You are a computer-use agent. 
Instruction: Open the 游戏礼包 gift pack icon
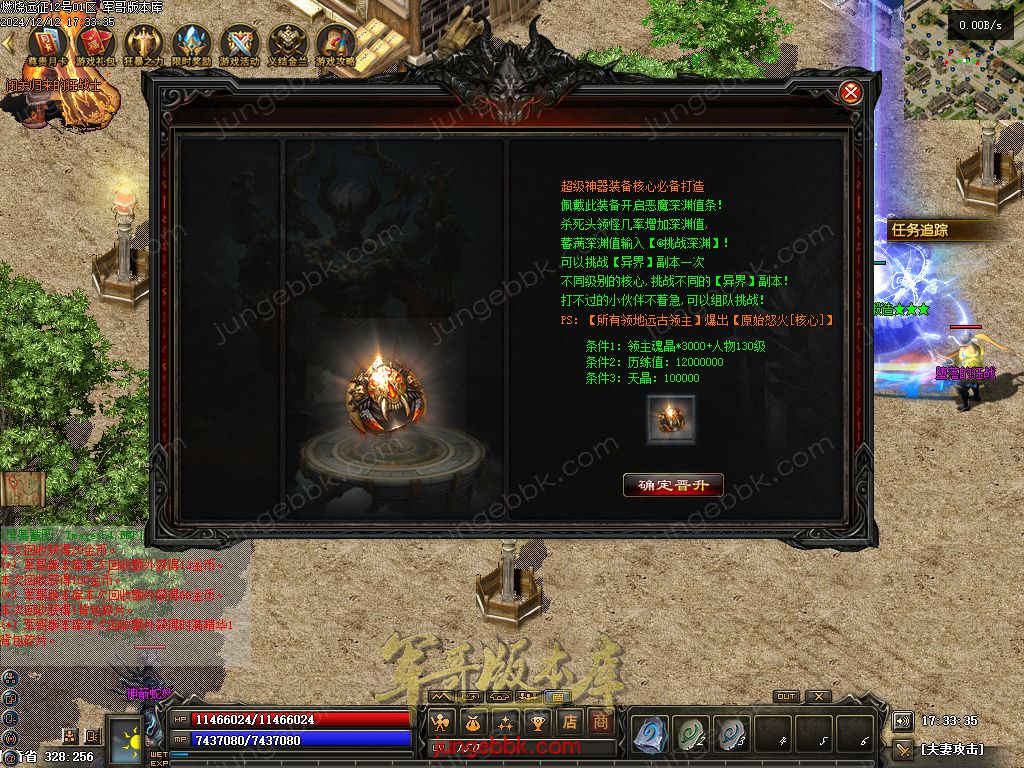coord(95,44)
